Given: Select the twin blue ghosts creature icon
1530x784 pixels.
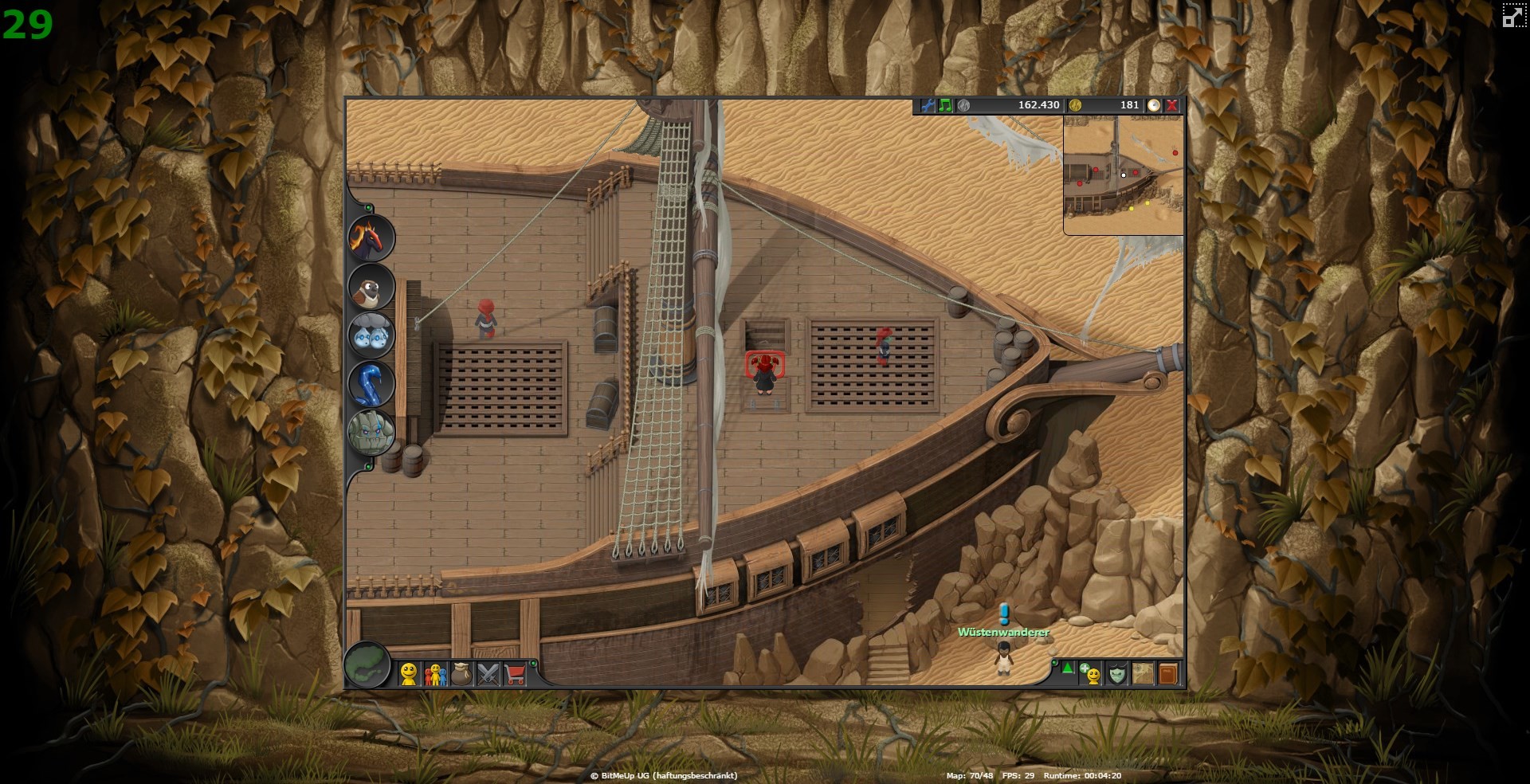Looking at the screenshot, I should 371,336.
